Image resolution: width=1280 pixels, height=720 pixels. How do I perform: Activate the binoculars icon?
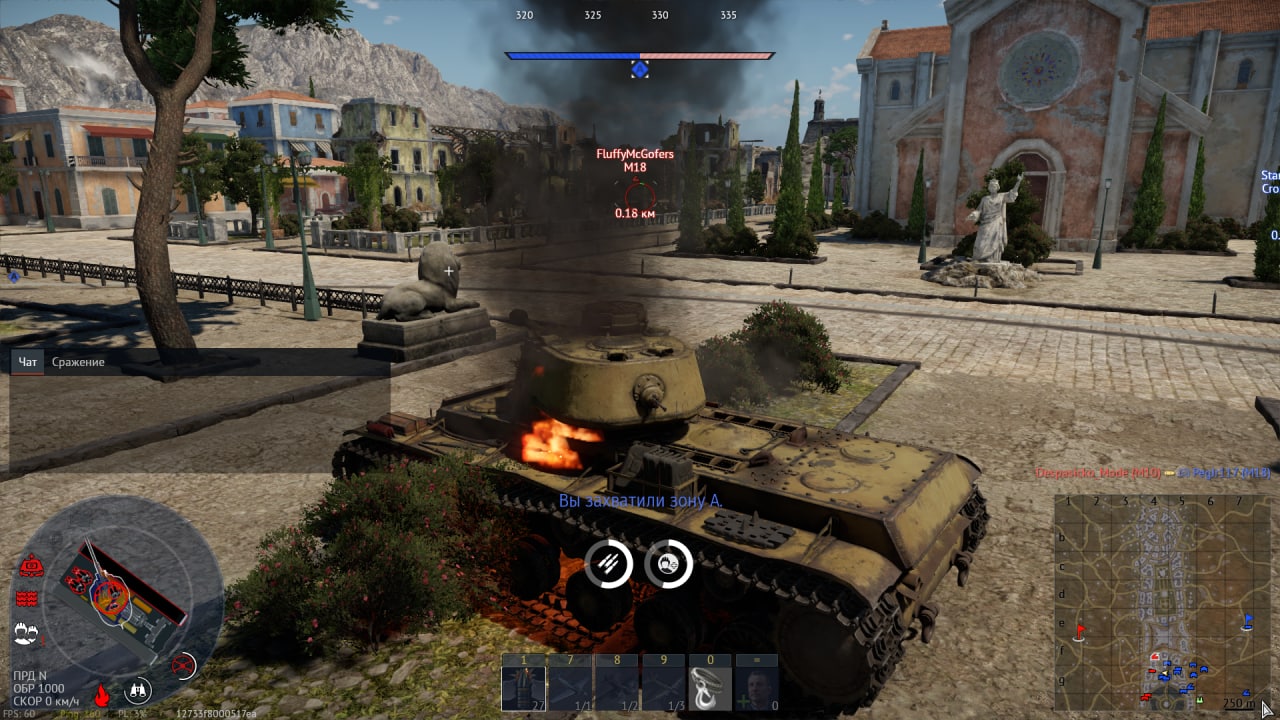[x=138, y=691]
